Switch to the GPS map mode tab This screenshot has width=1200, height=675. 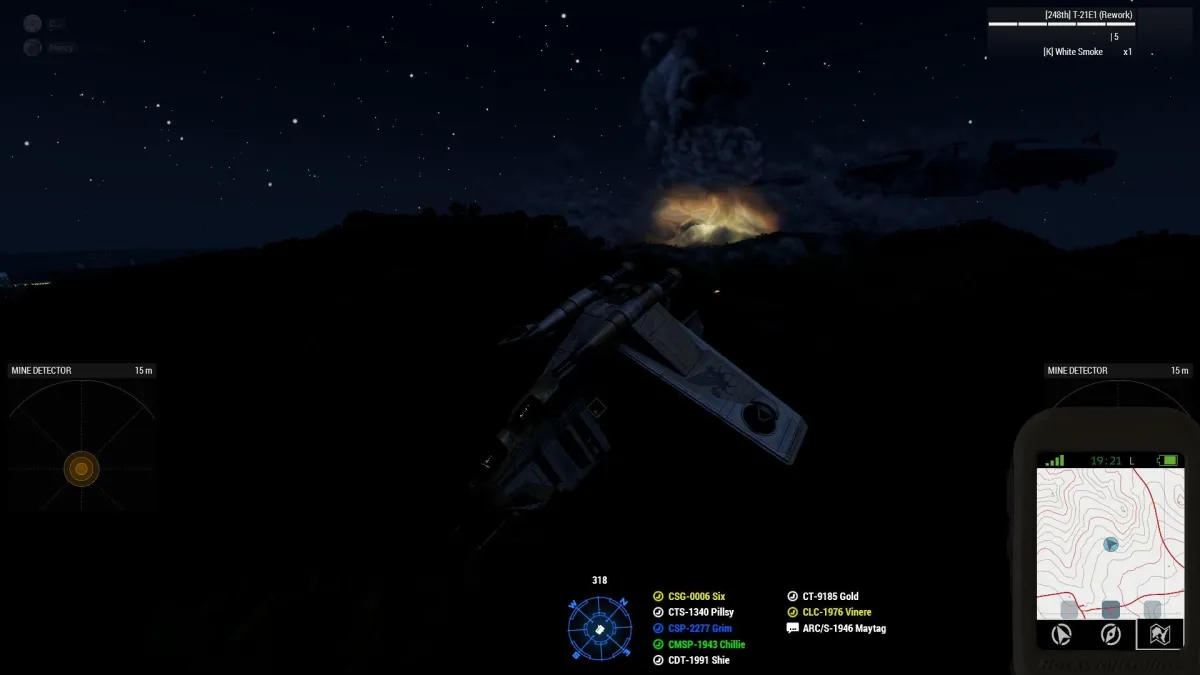click(1160, 634)
